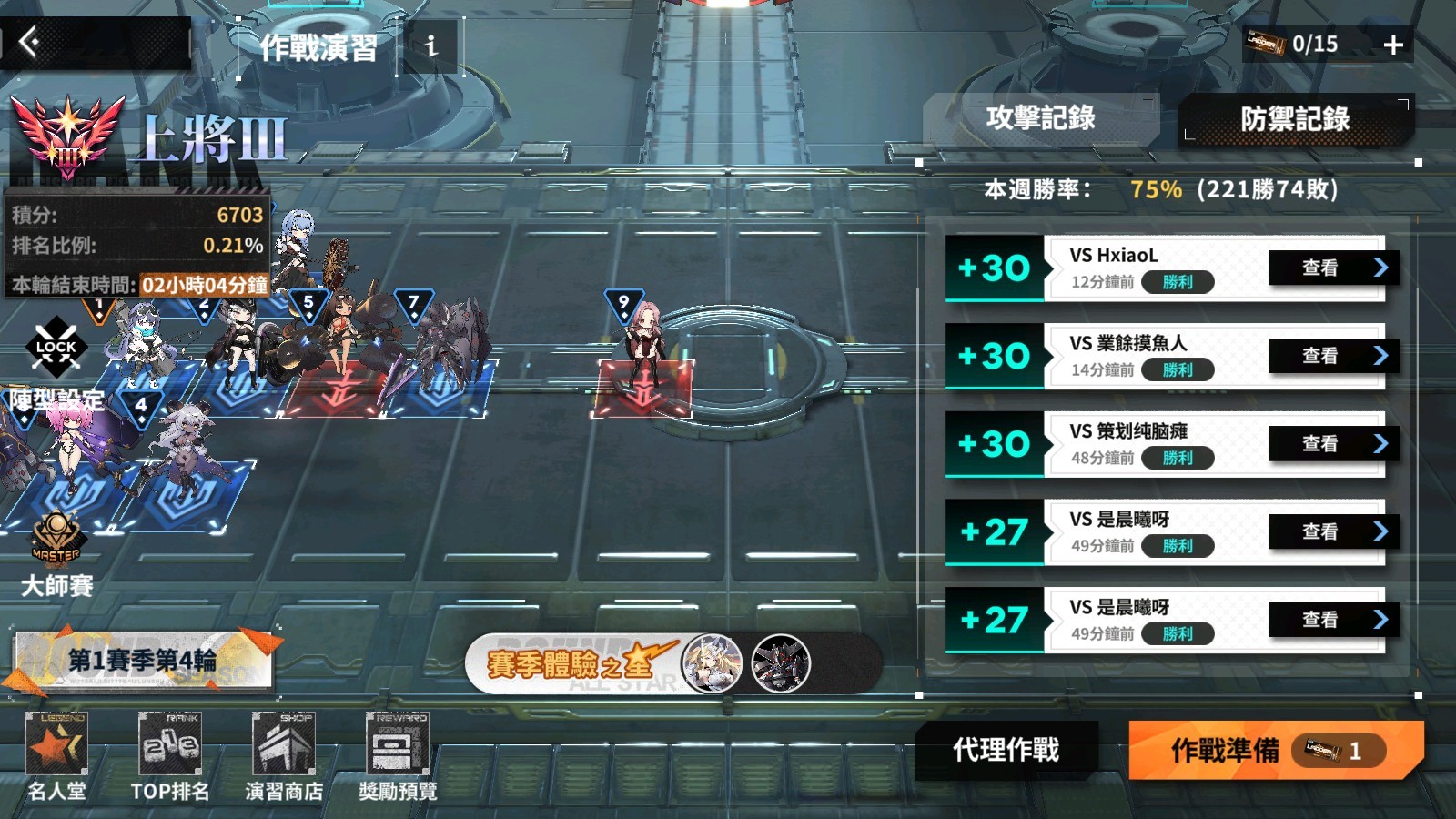Add tickets with the plus button
The height and width of the screenshot is (819, 1456).
[1393, 45]
